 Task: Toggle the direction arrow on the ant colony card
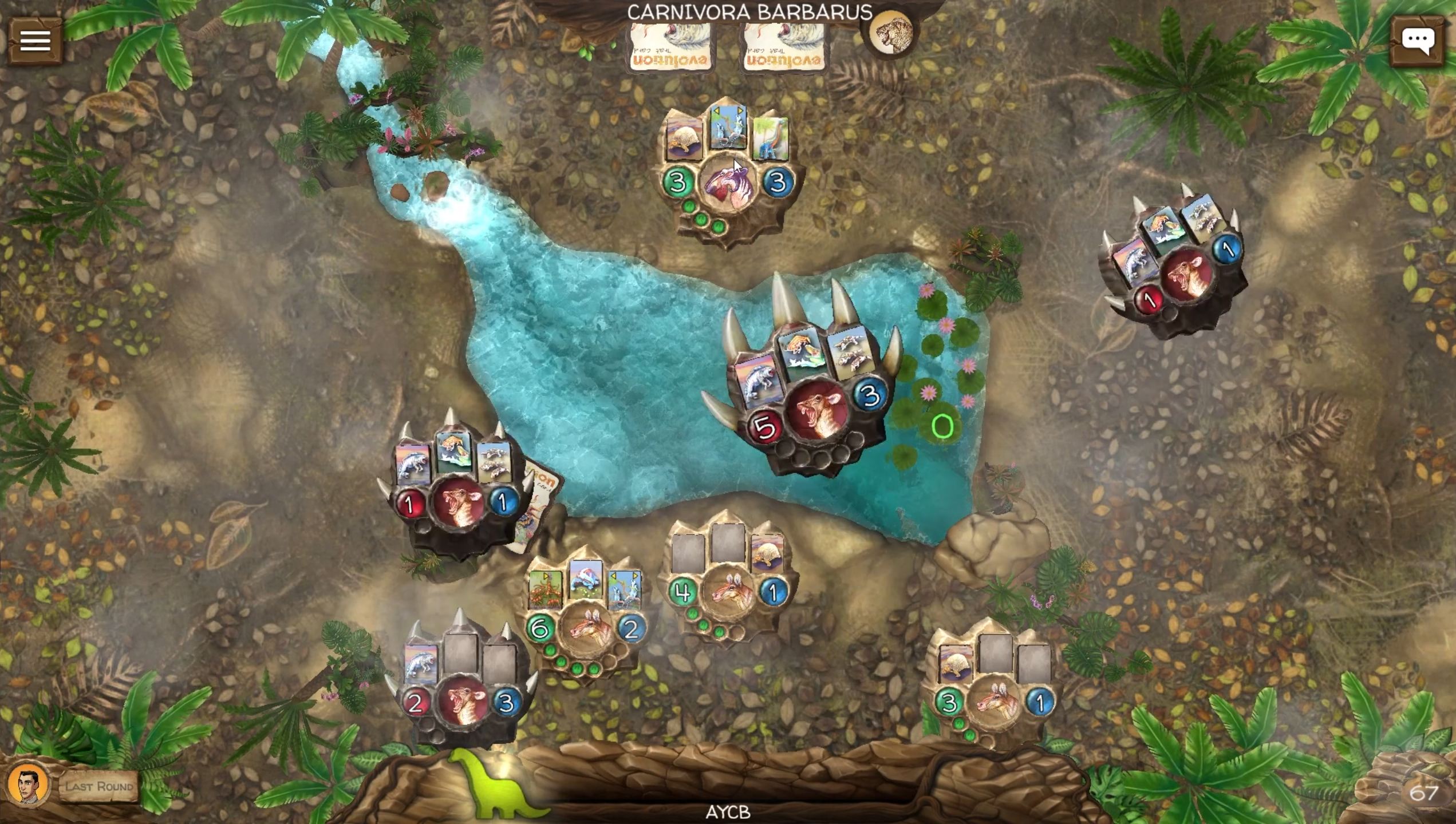click(546, 576)
